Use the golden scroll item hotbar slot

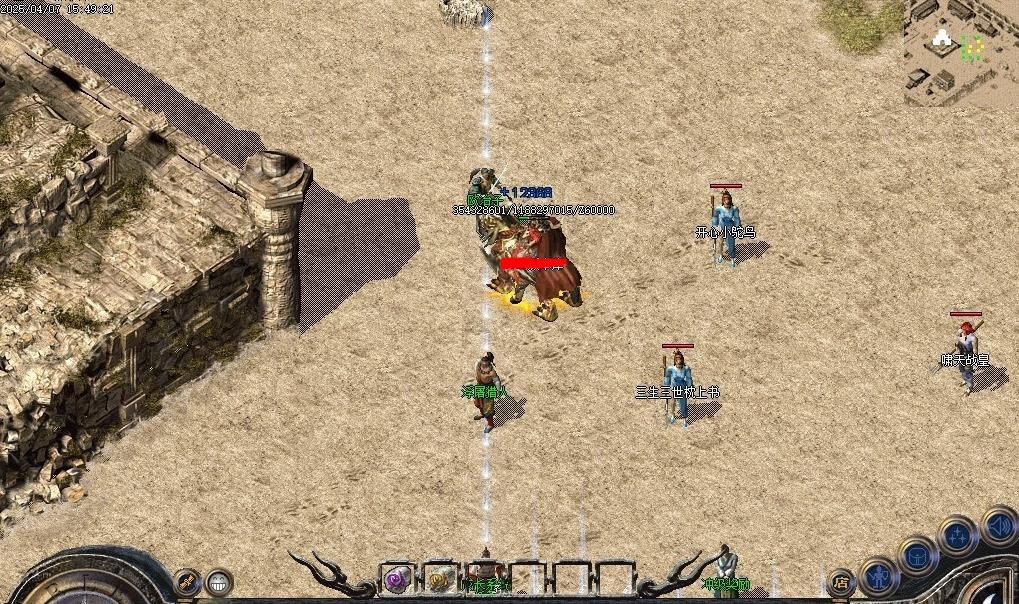click(x=440, y=578)
